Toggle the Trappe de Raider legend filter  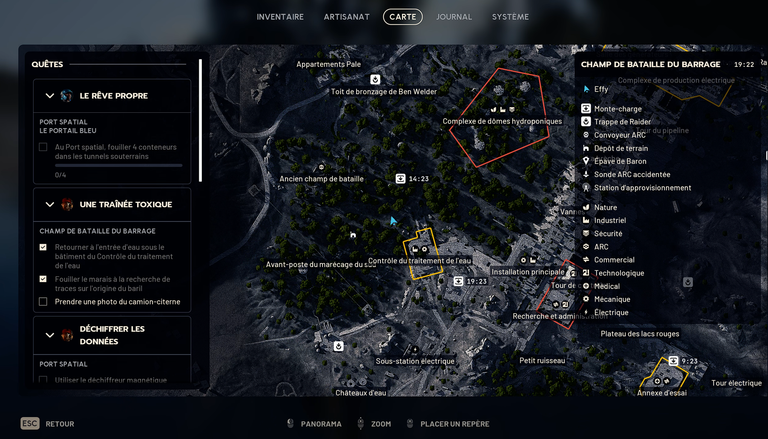622,122
